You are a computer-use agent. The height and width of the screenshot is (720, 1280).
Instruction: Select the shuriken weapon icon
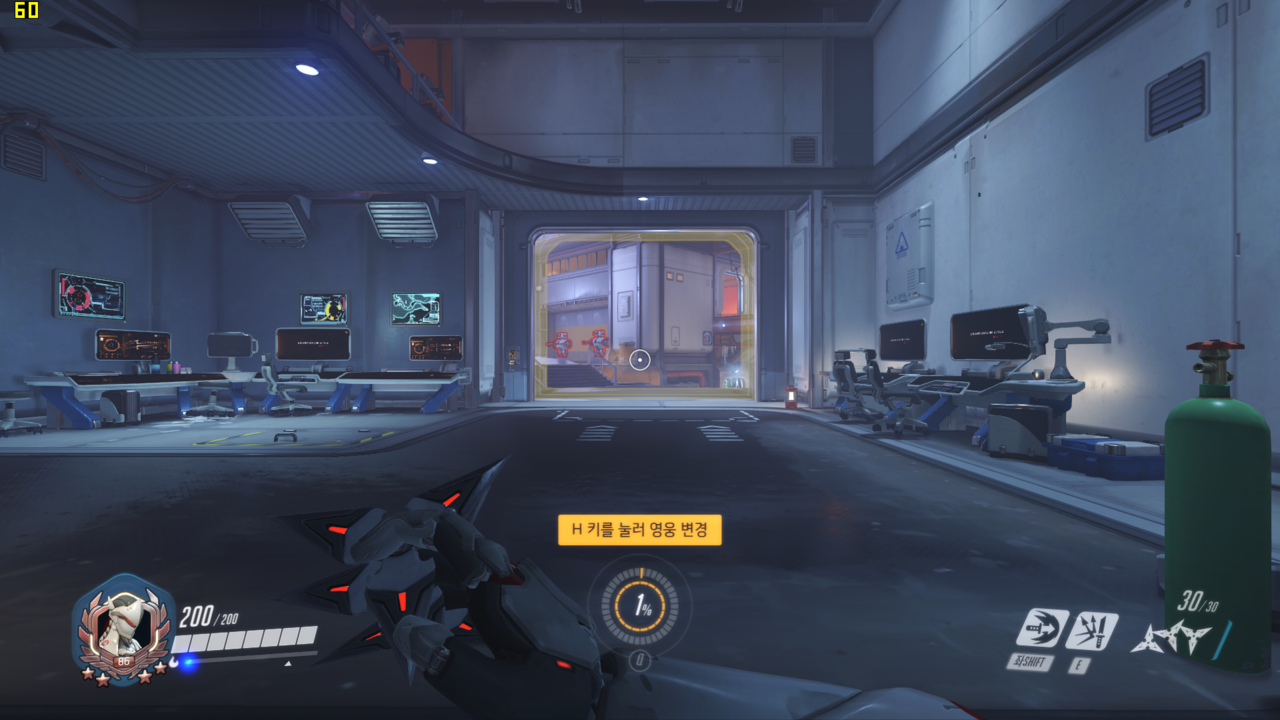coord(1171,637)
